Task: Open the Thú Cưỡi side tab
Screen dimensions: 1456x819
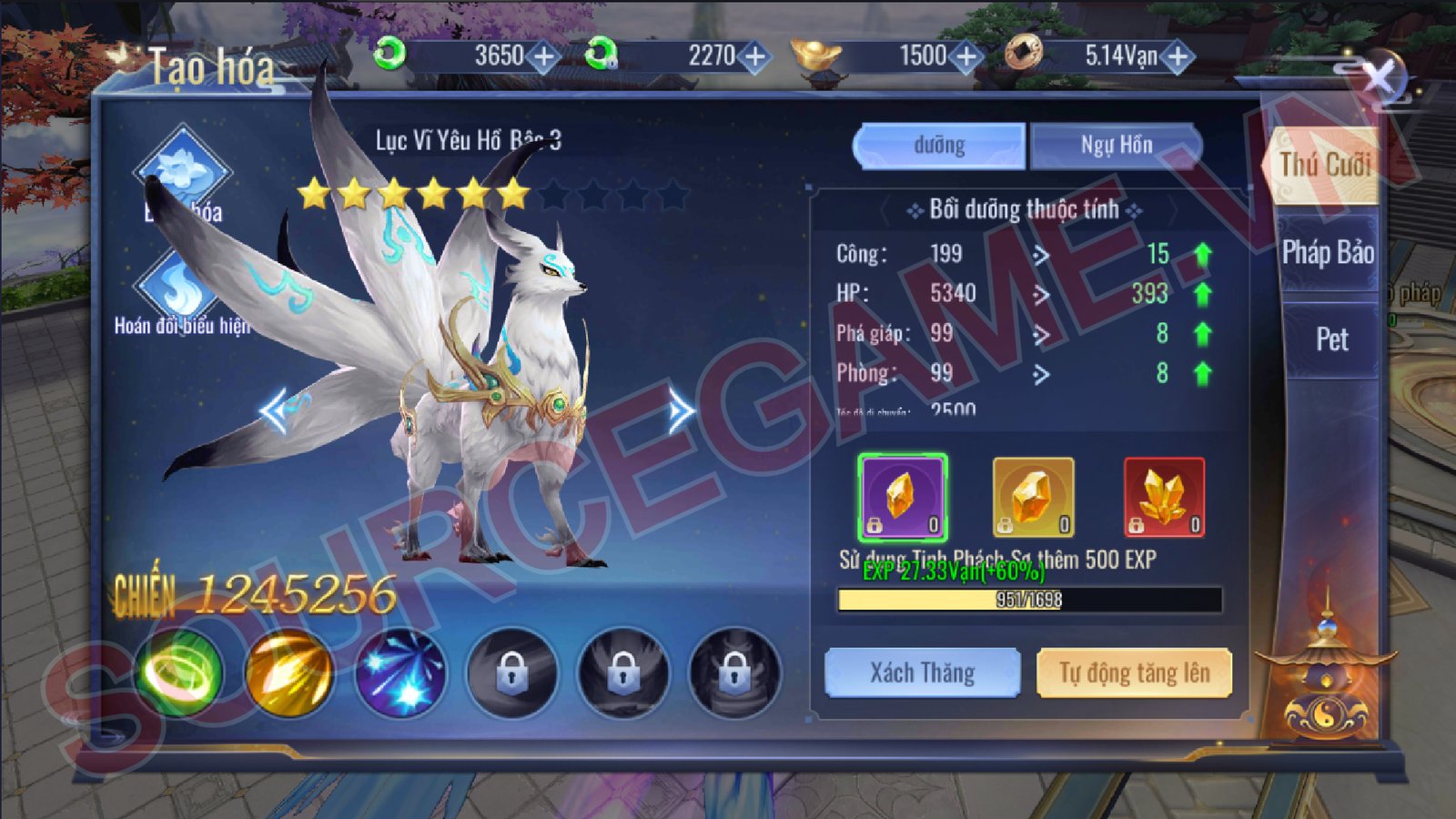Action: (x=1325, y=165)
